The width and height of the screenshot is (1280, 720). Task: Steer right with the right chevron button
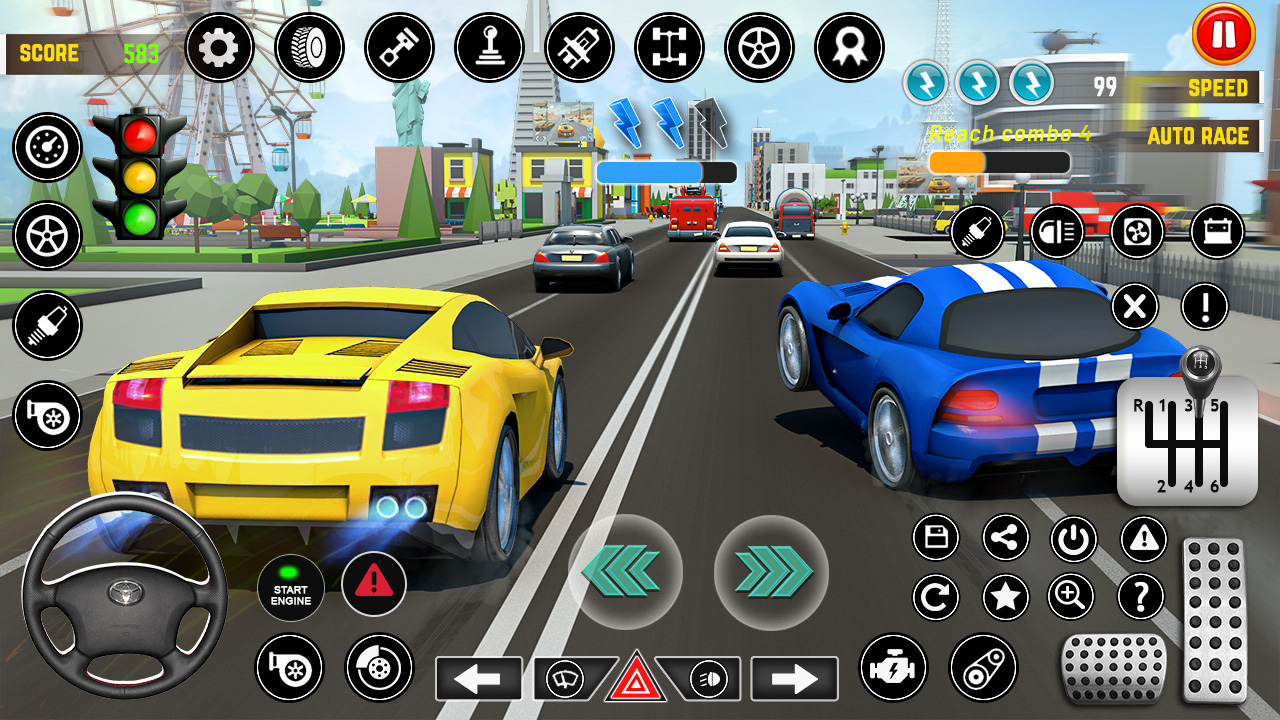pos(771,572)
